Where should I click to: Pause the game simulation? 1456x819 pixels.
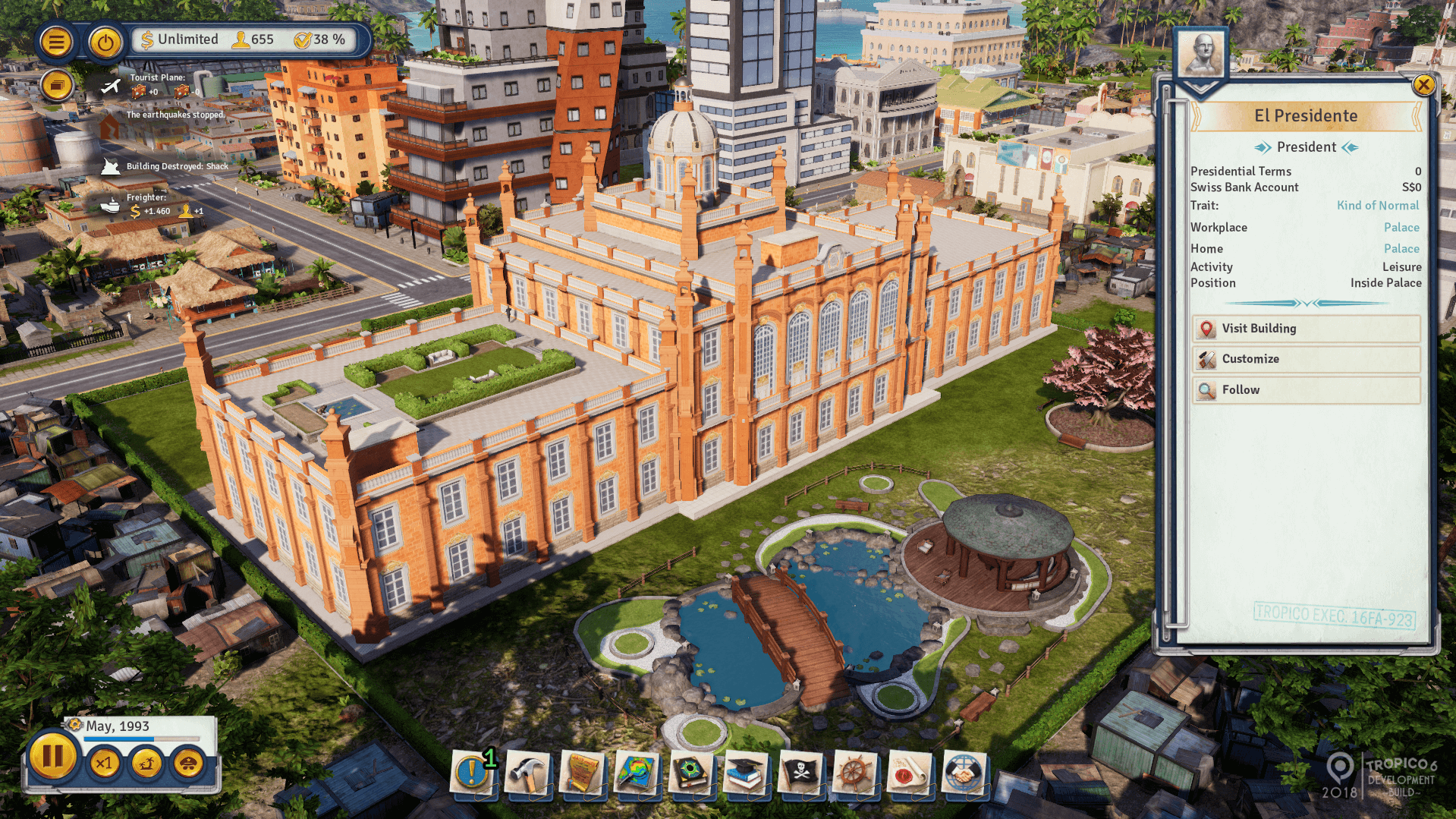tap(52, 755)
